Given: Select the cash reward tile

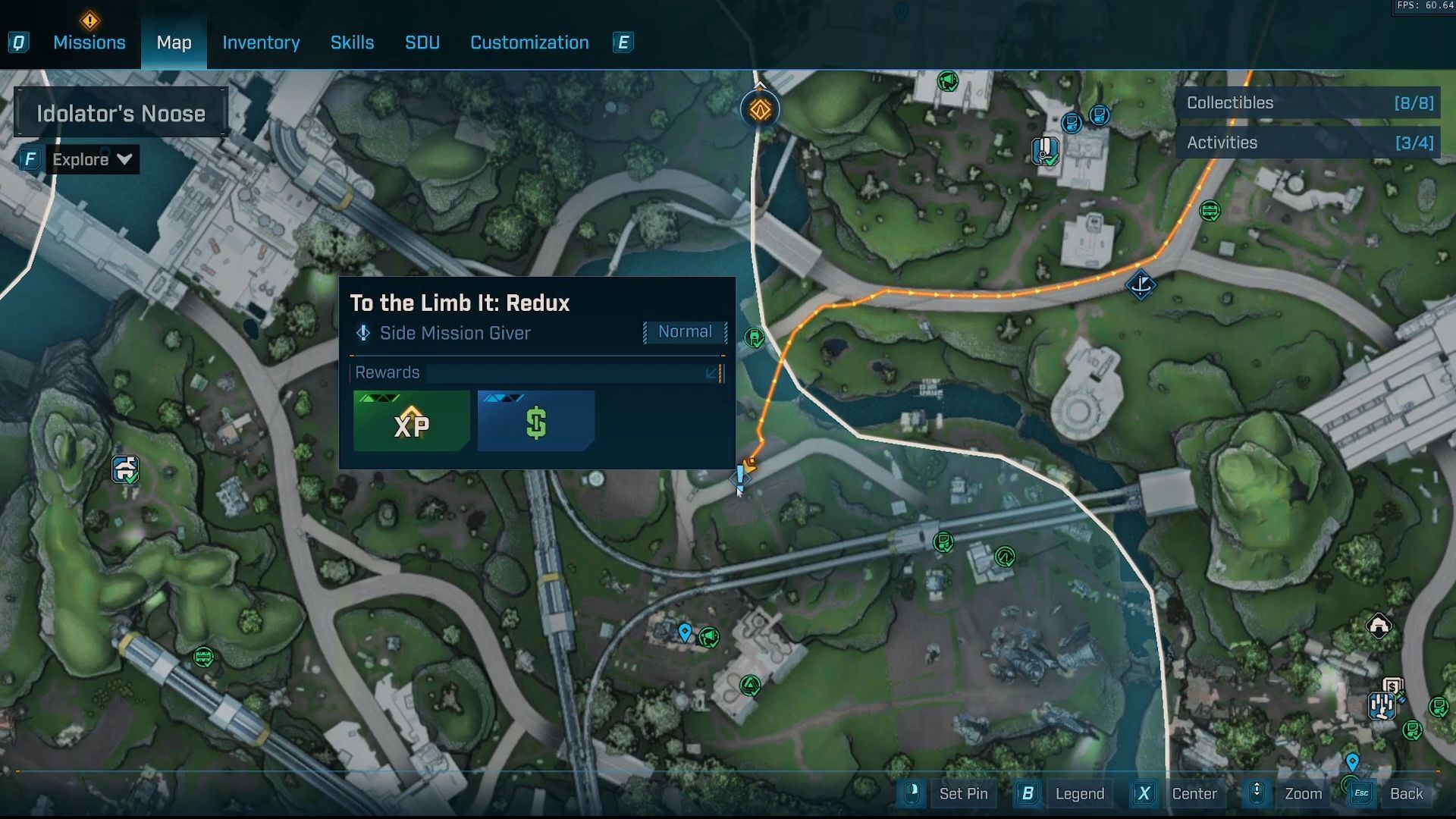Looking at the screenshot, I should click(536, 422).
